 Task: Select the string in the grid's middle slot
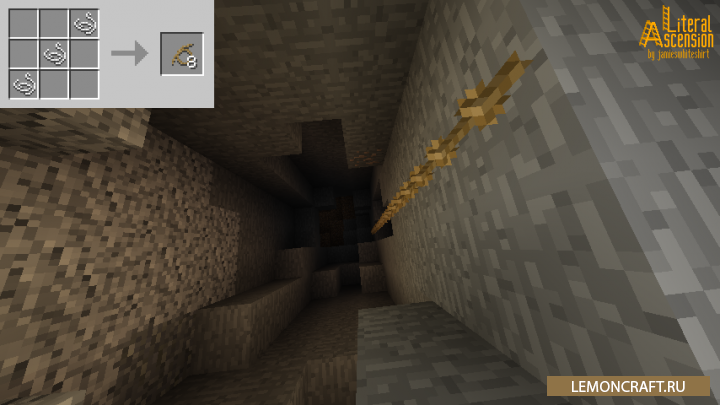point(54,53)
